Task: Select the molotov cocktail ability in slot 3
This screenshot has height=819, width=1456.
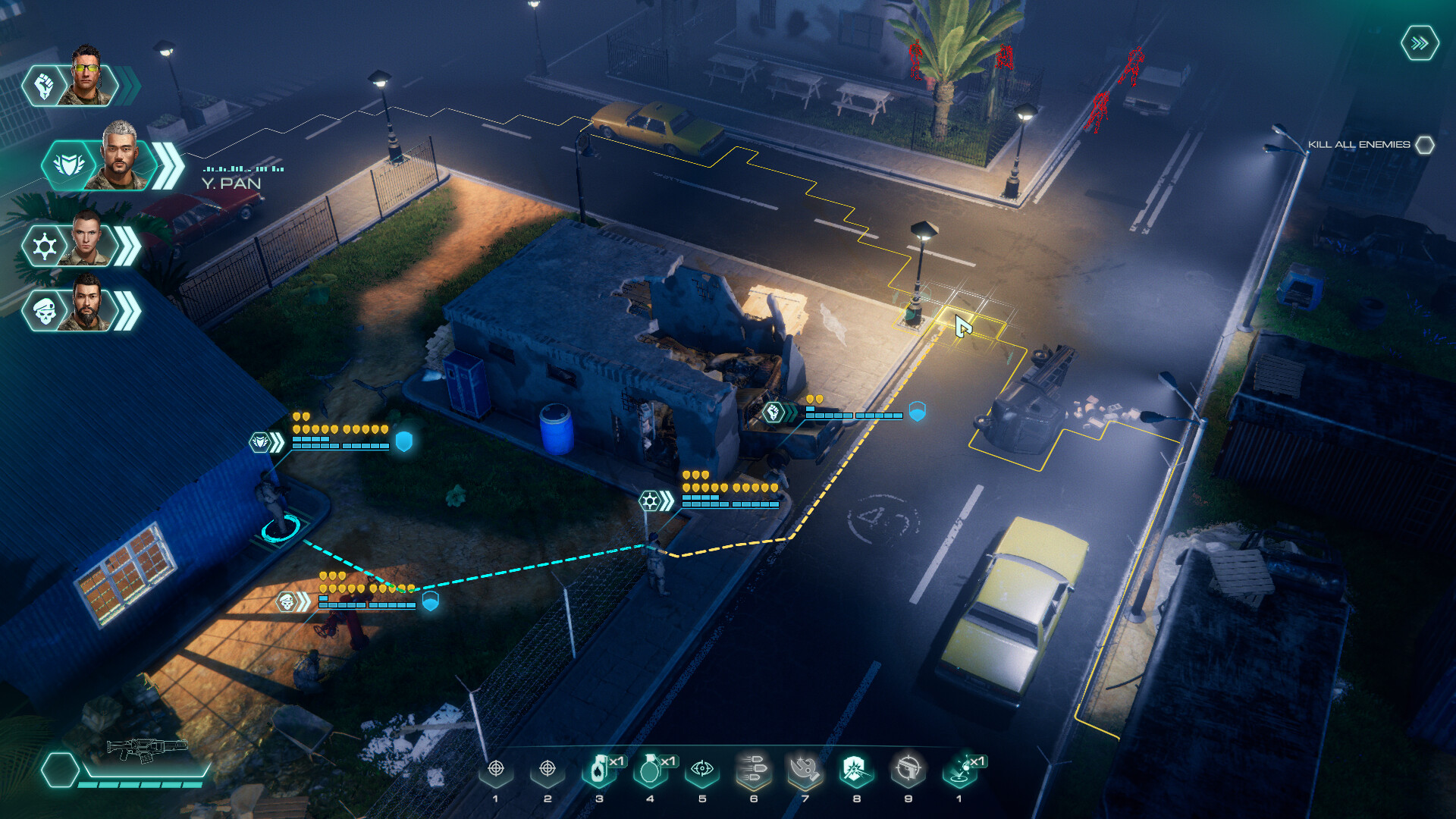Action: click(599, 772)
